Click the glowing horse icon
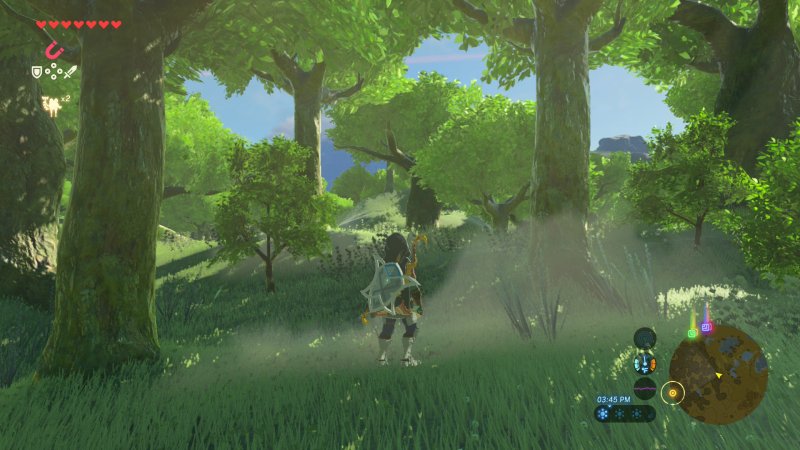This screenshot has height=450, width=800. [50, 100]
